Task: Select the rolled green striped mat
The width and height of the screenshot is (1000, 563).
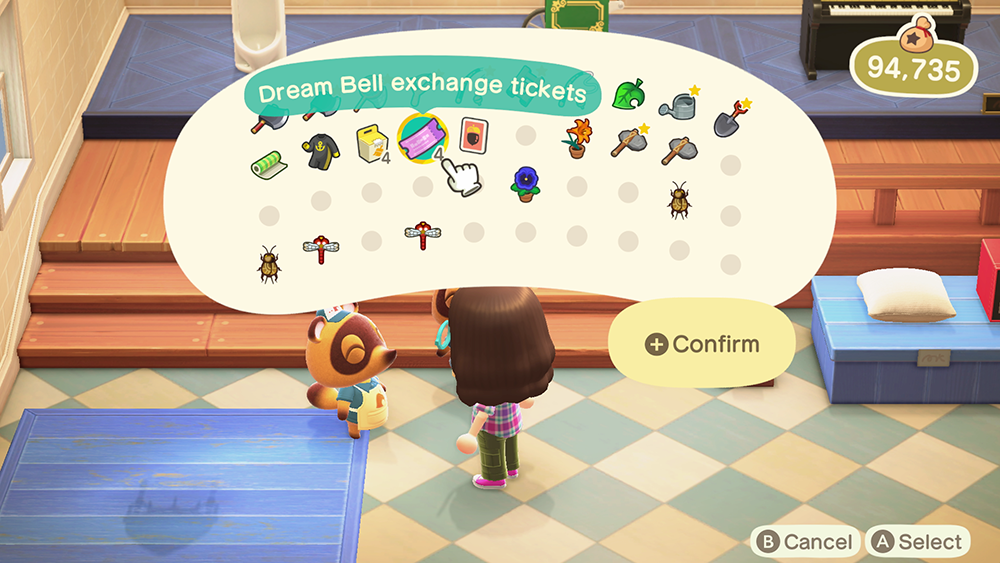Action: pos(268,163)
